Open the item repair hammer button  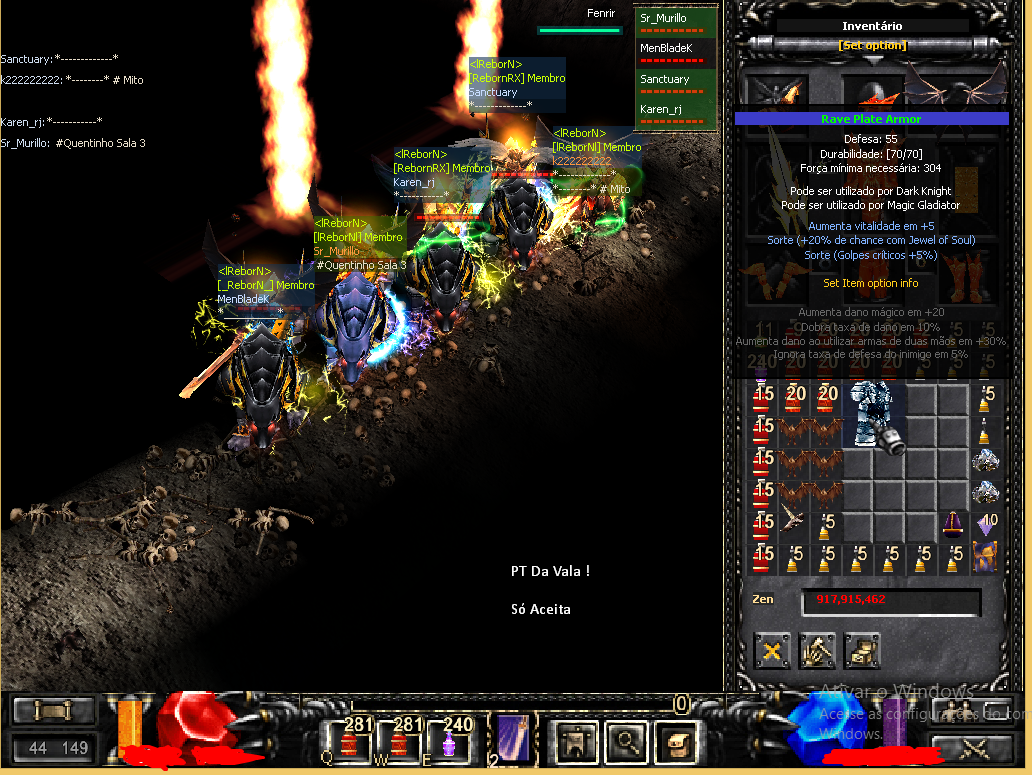click(x=817, y=650)
